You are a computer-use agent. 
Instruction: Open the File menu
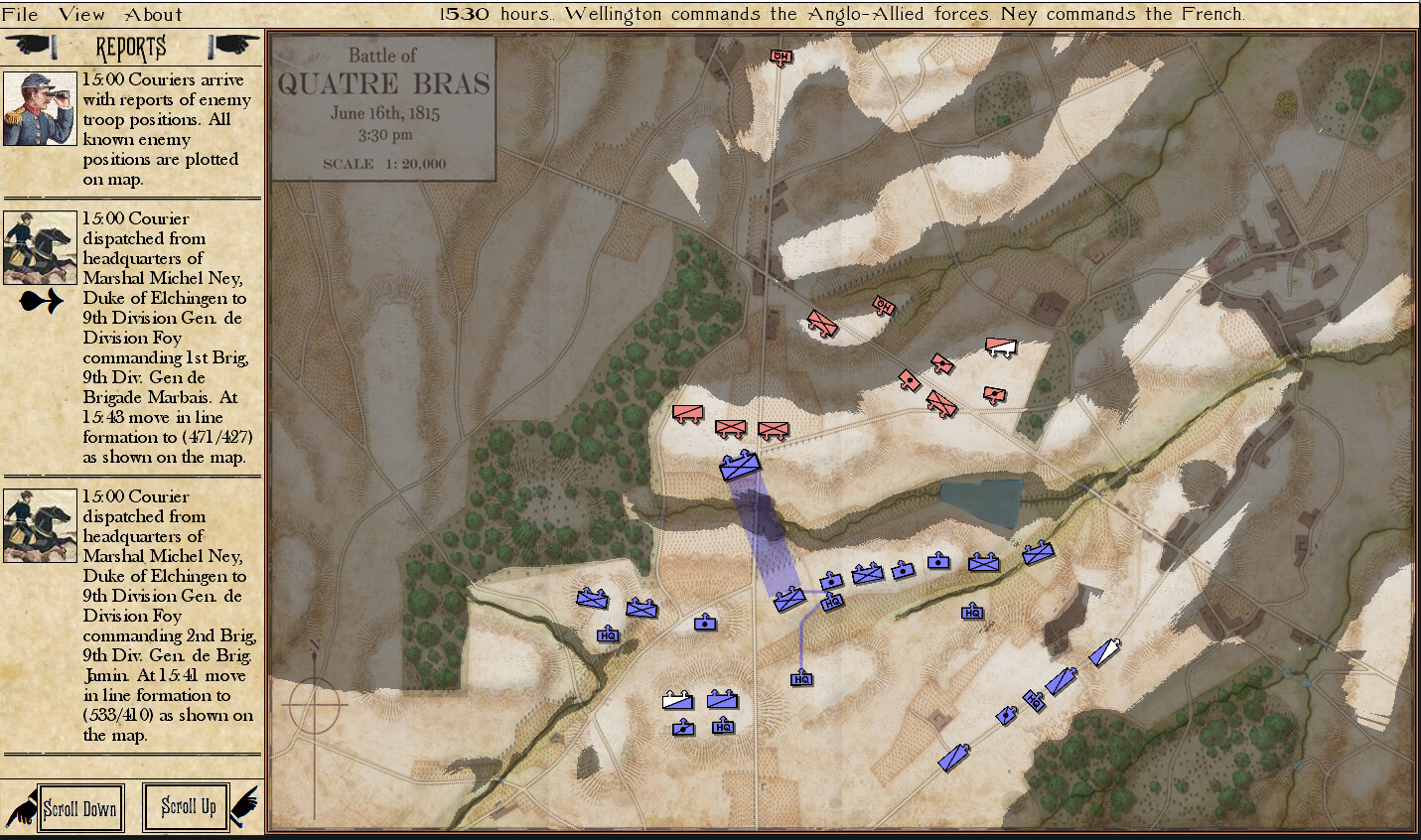22,14
